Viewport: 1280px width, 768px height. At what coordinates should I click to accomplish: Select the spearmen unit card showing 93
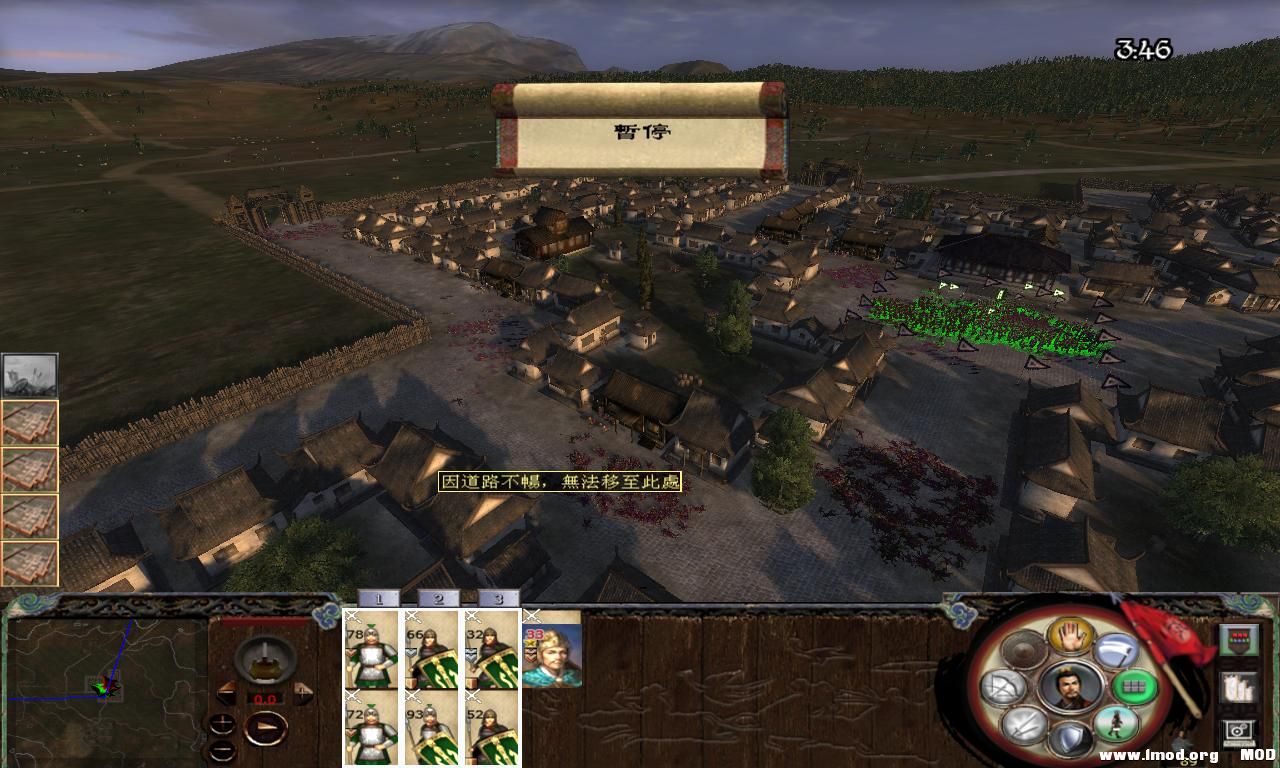(x=431, y=729)
